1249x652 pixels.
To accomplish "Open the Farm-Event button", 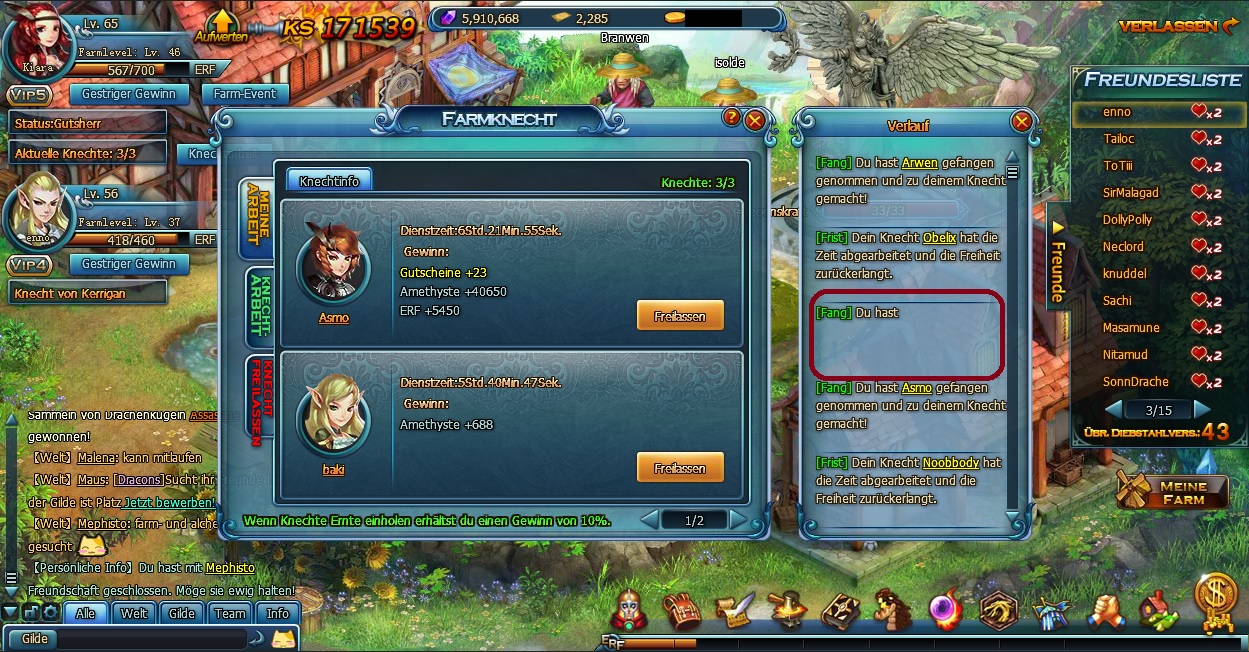I will [x=245, y=94].
